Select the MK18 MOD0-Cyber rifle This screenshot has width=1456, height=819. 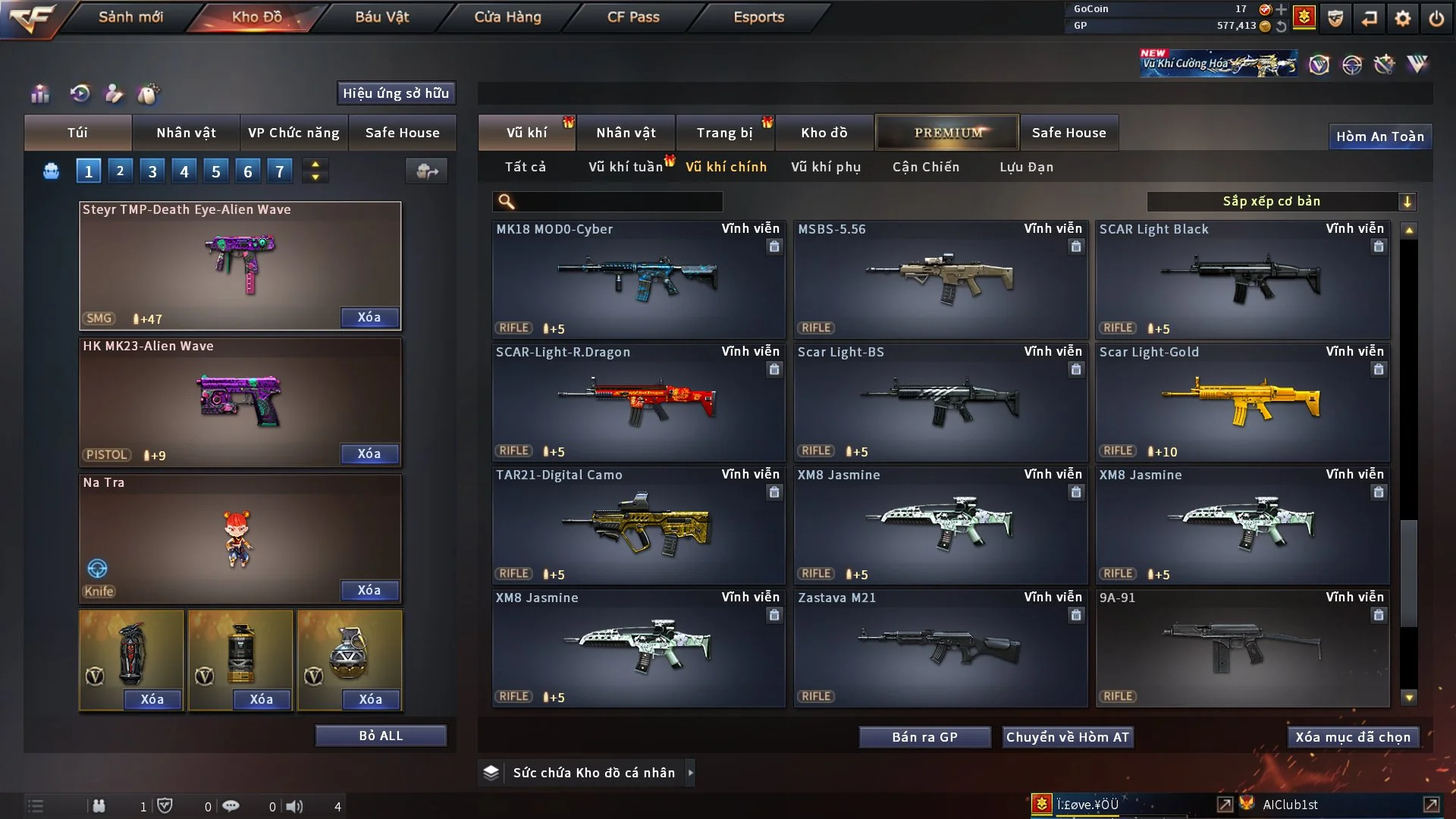pyautogui.click(x=638, y=279)
